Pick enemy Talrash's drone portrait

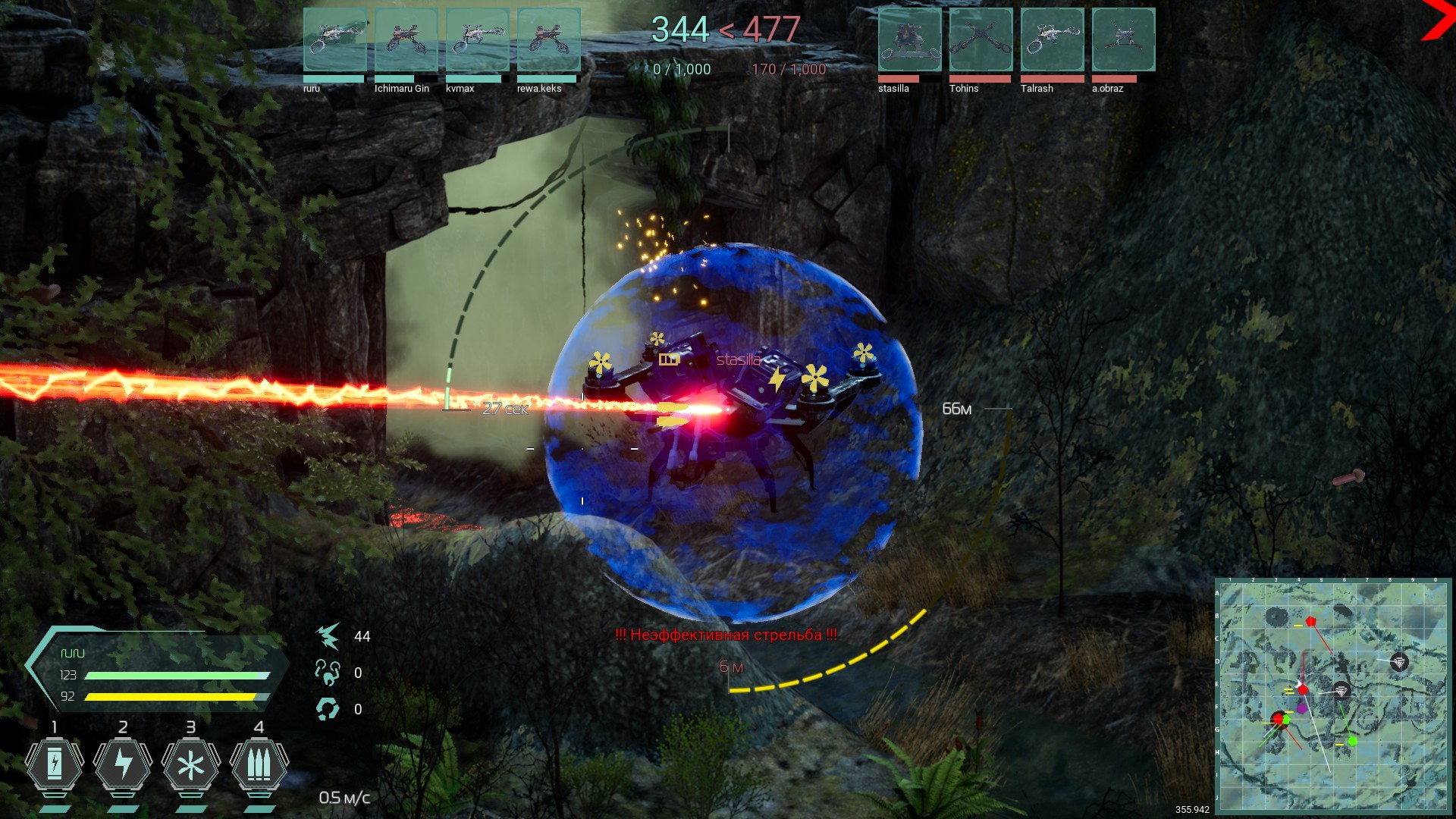coord(1052,40)
